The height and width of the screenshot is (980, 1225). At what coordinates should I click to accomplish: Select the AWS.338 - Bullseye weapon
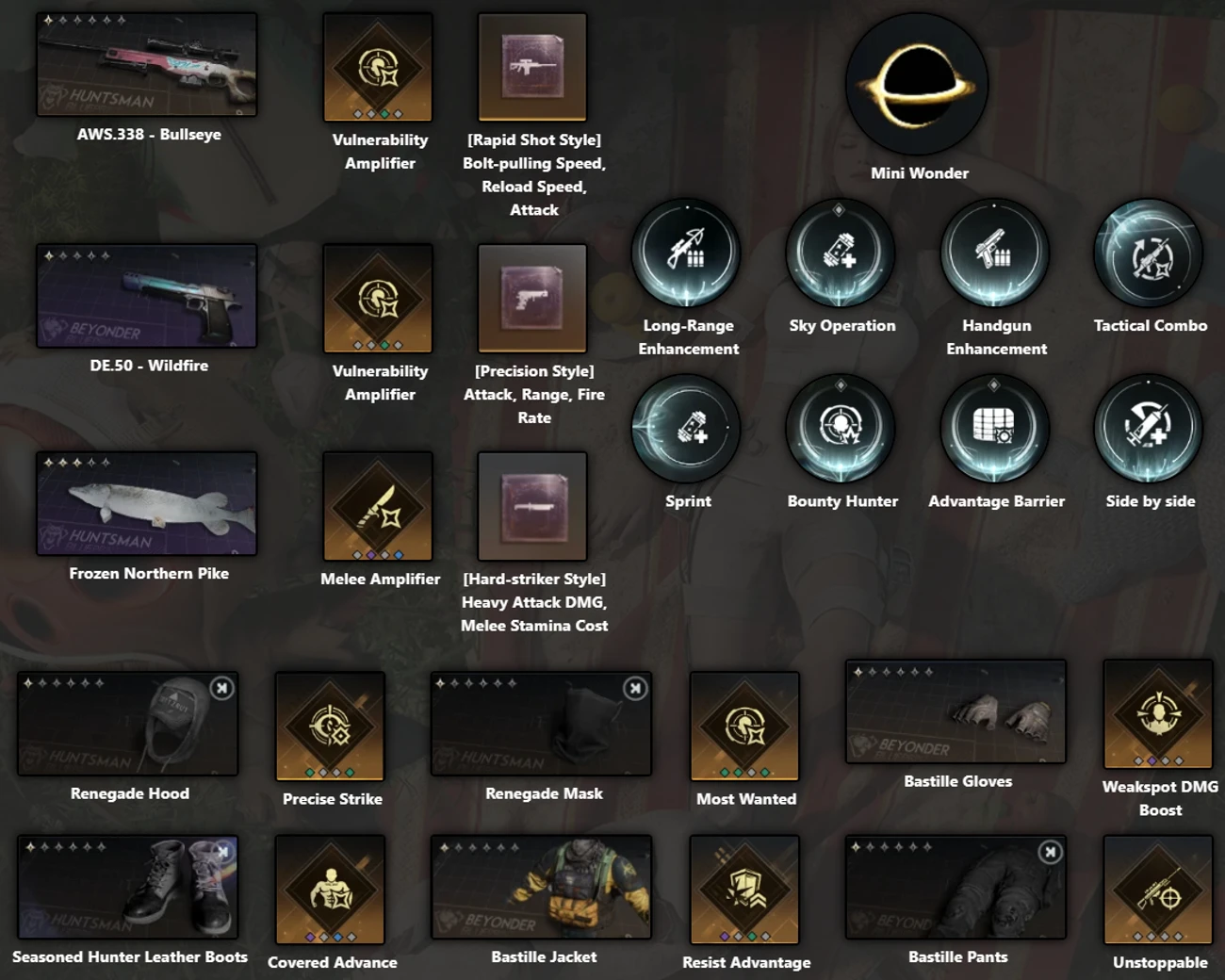146,64
